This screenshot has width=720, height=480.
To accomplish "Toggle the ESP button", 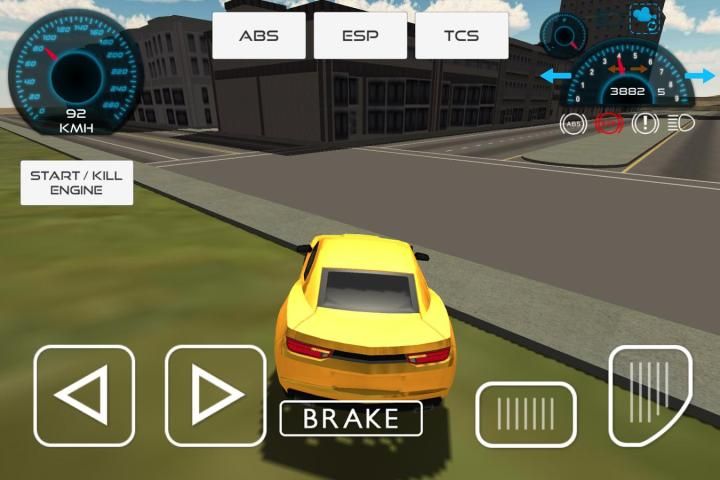I will point(360,36).
